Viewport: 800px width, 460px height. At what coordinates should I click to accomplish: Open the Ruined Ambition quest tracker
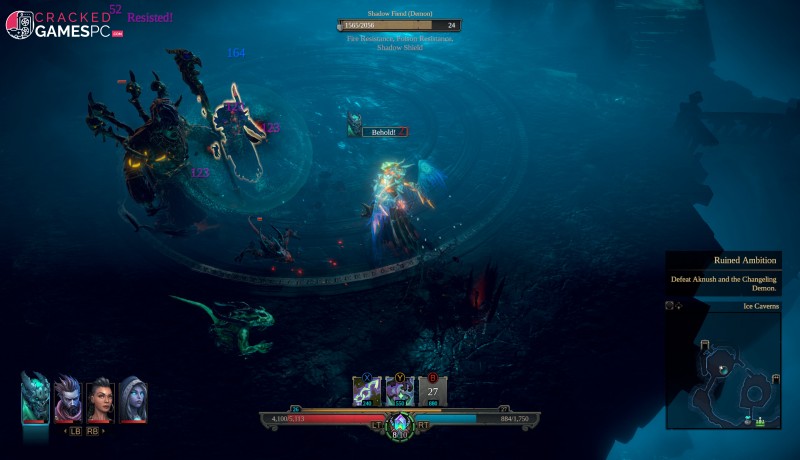pos(723,273)
